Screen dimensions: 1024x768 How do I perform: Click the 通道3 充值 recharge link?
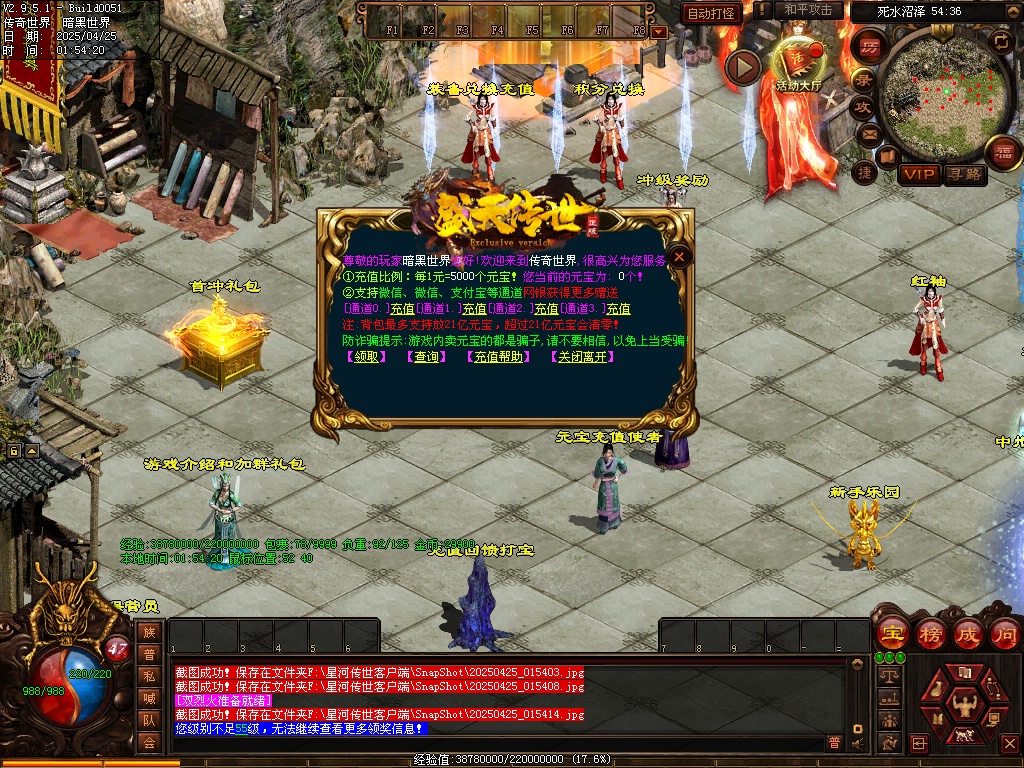(x=619, y=309)
